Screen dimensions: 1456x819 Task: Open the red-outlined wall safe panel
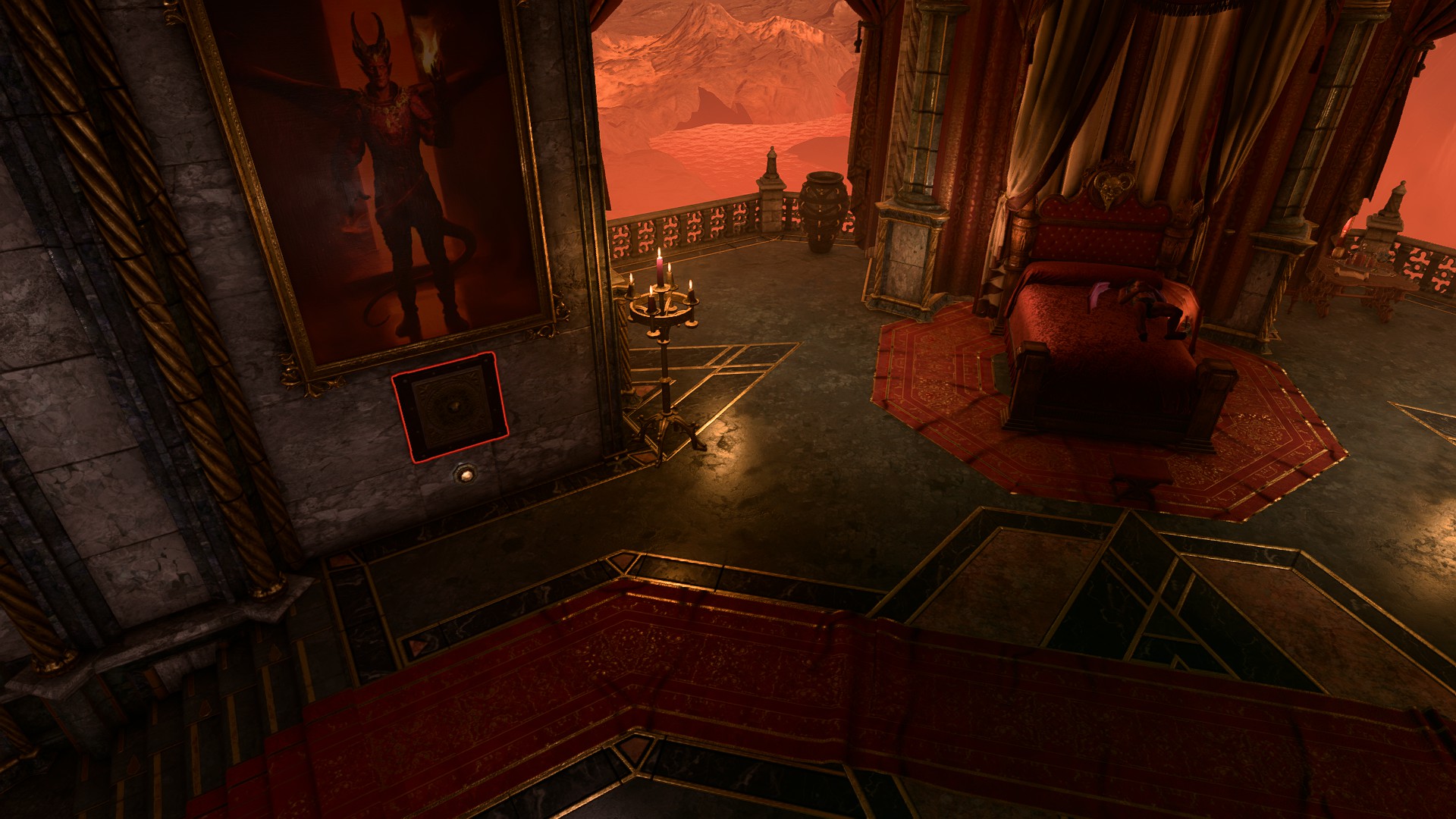click(449, 407)
